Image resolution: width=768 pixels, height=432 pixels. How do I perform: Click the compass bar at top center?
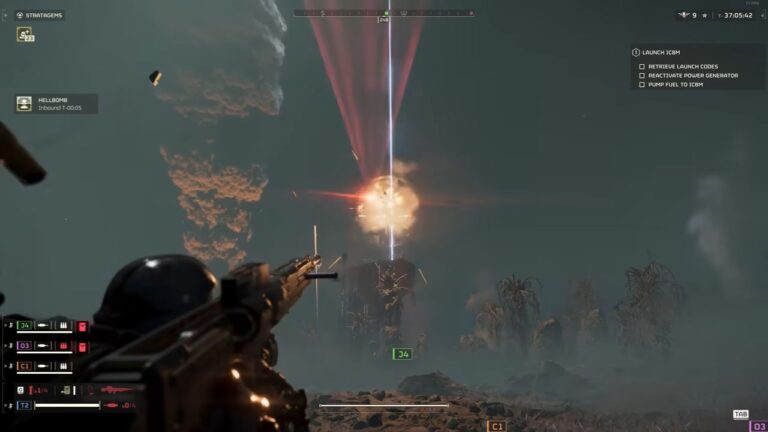384,13
